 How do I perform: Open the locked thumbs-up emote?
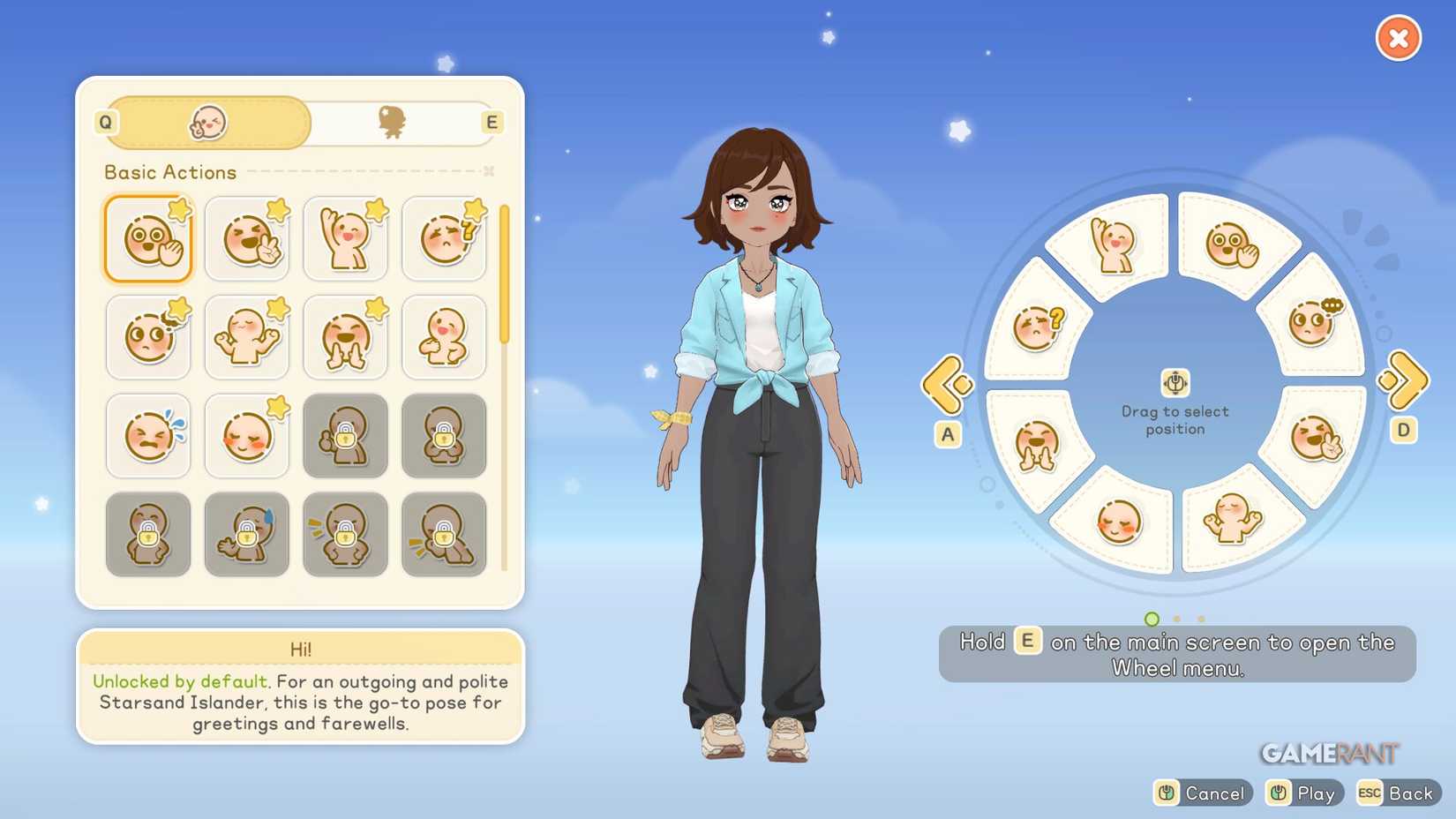coord(346,436)
